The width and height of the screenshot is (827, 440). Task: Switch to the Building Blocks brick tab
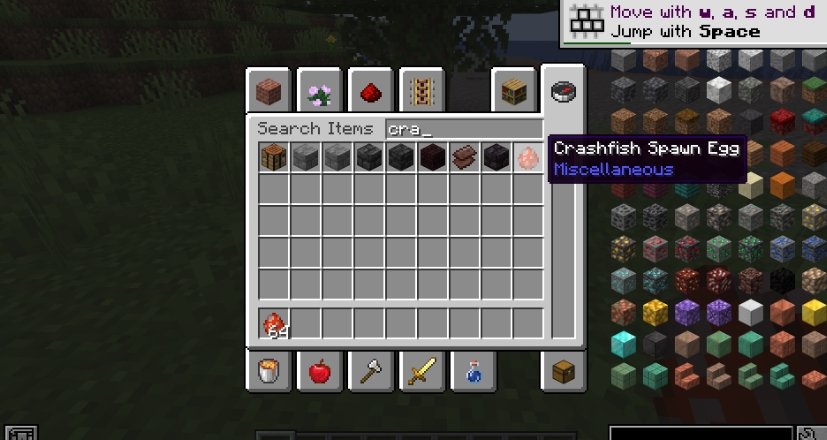269,93
